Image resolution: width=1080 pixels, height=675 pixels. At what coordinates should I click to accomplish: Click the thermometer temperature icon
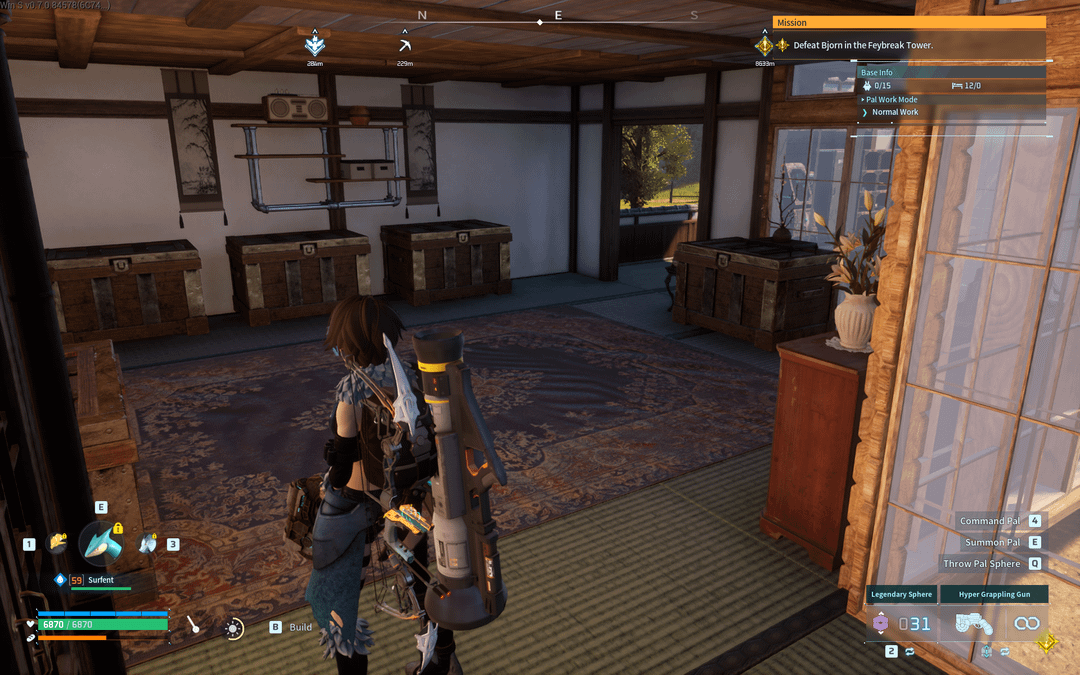pyautogui.click(x=194, y=626)
